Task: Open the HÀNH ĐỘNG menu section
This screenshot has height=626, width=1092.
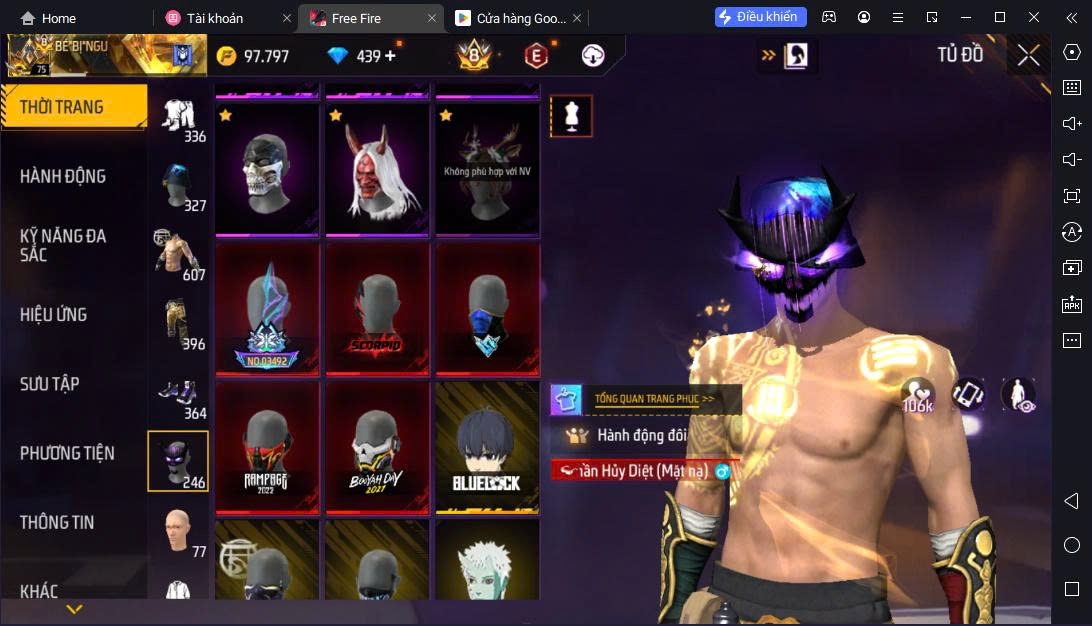Action: (63, 176)
